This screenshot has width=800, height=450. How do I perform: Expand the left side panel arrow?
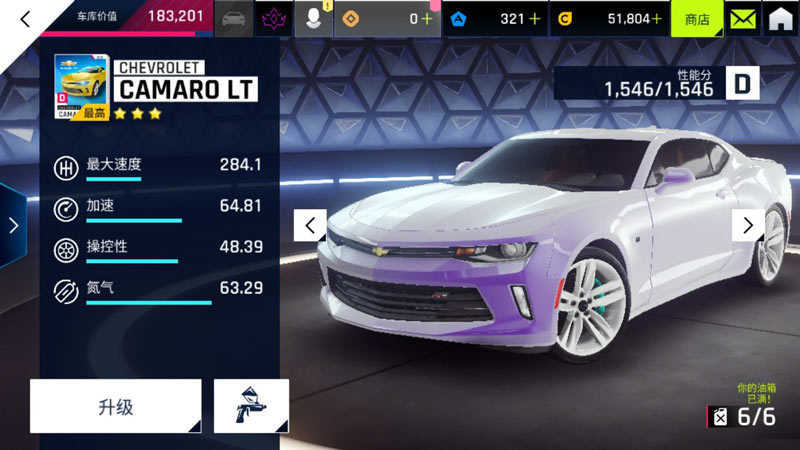(x=12, y=225)
